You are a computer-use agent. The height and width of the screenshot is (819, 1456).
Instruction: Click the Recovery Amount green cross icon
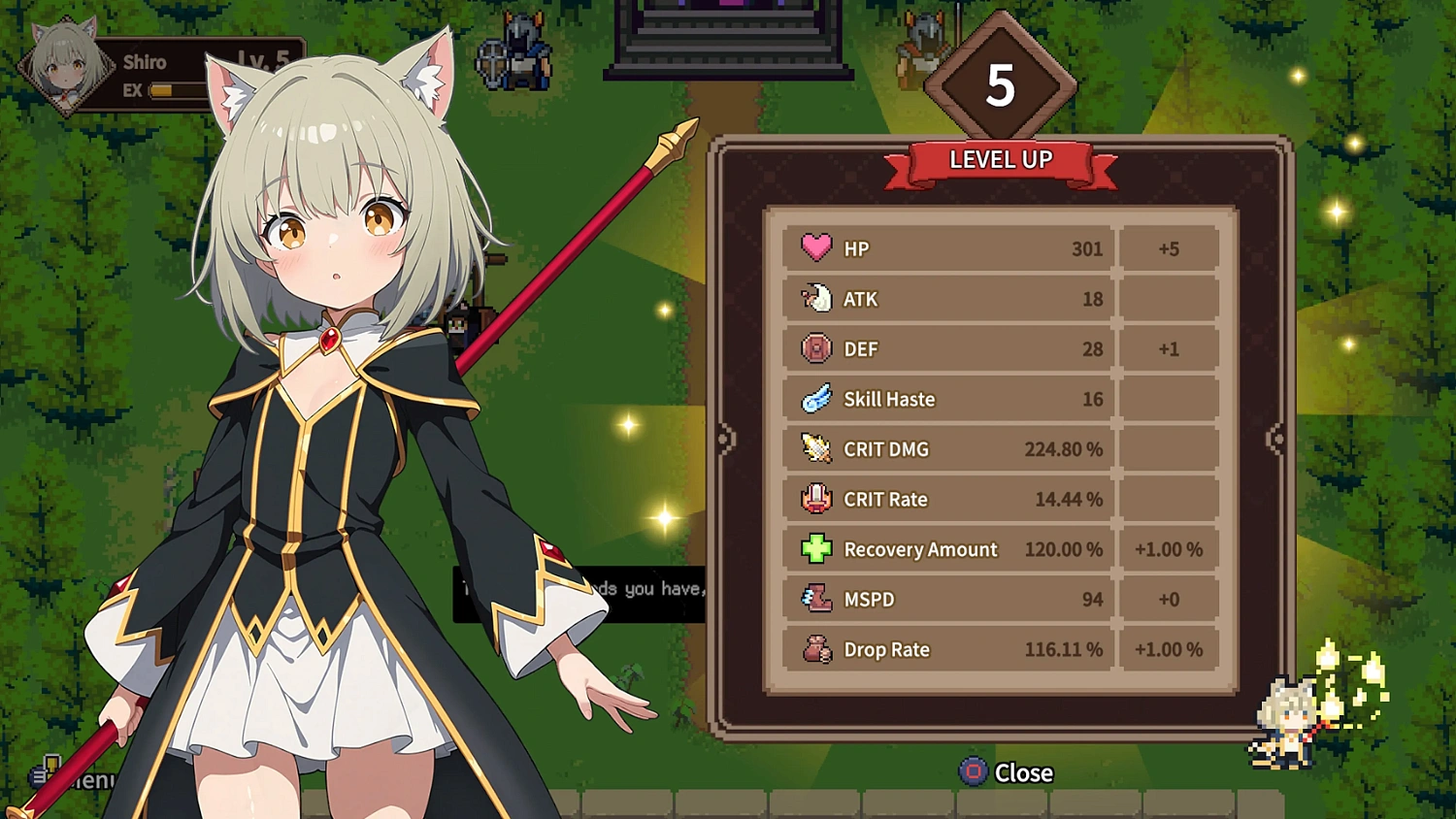point(815,549)
